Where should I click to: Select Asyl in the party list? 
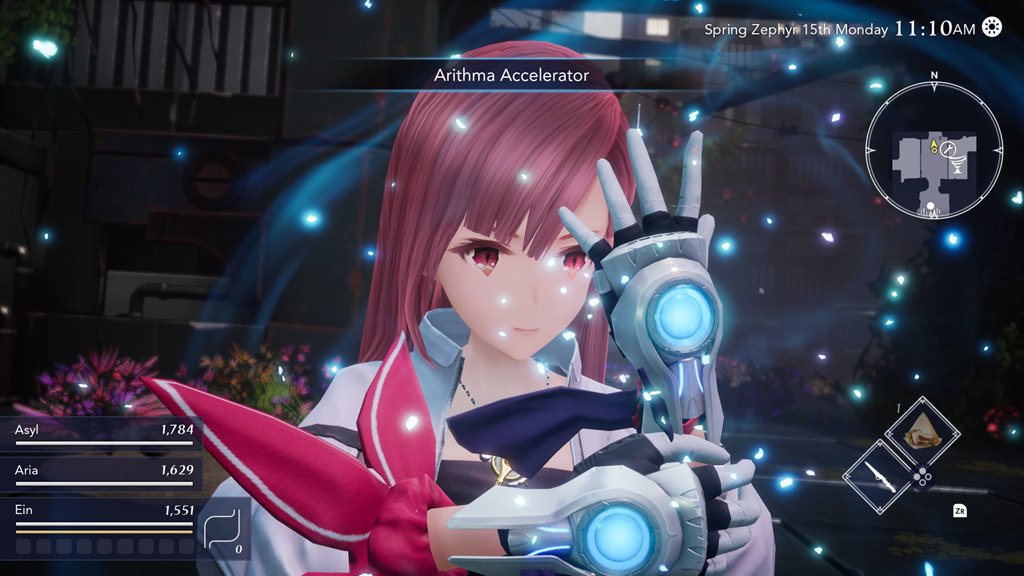coord(100,434)
